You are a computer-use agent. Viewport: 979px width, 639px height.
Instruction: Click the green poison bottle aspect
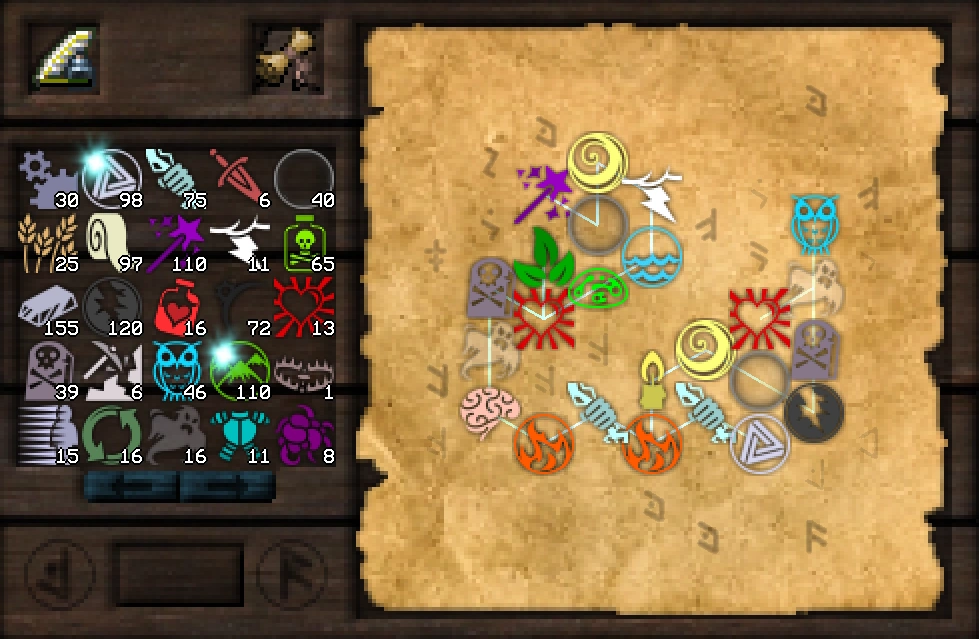[x=302, y=240]
